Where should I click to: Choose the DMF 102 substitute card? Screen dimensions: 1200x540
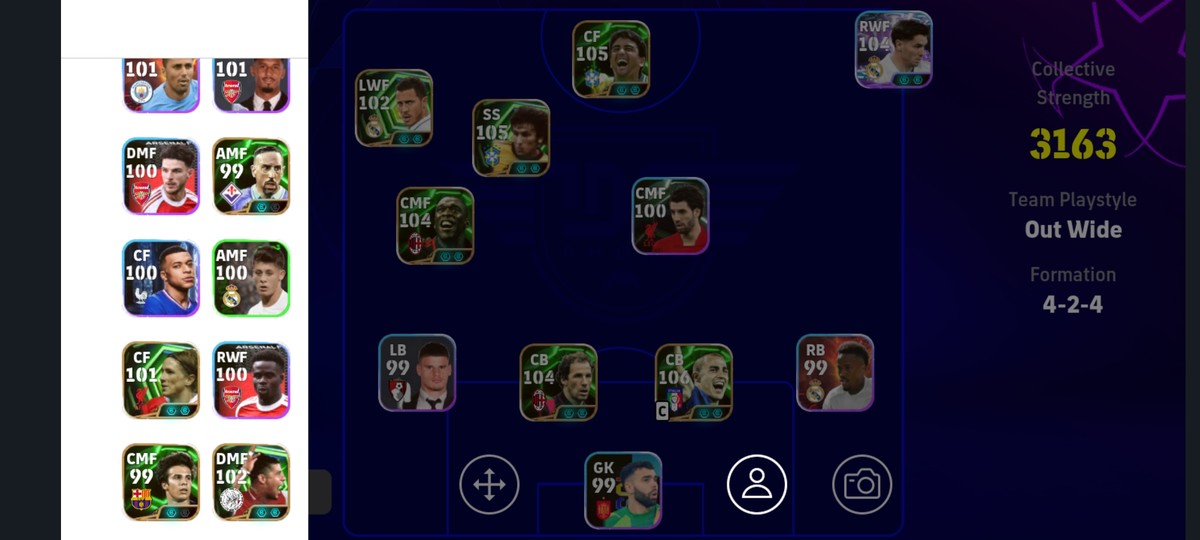click(x=251, y=482)
